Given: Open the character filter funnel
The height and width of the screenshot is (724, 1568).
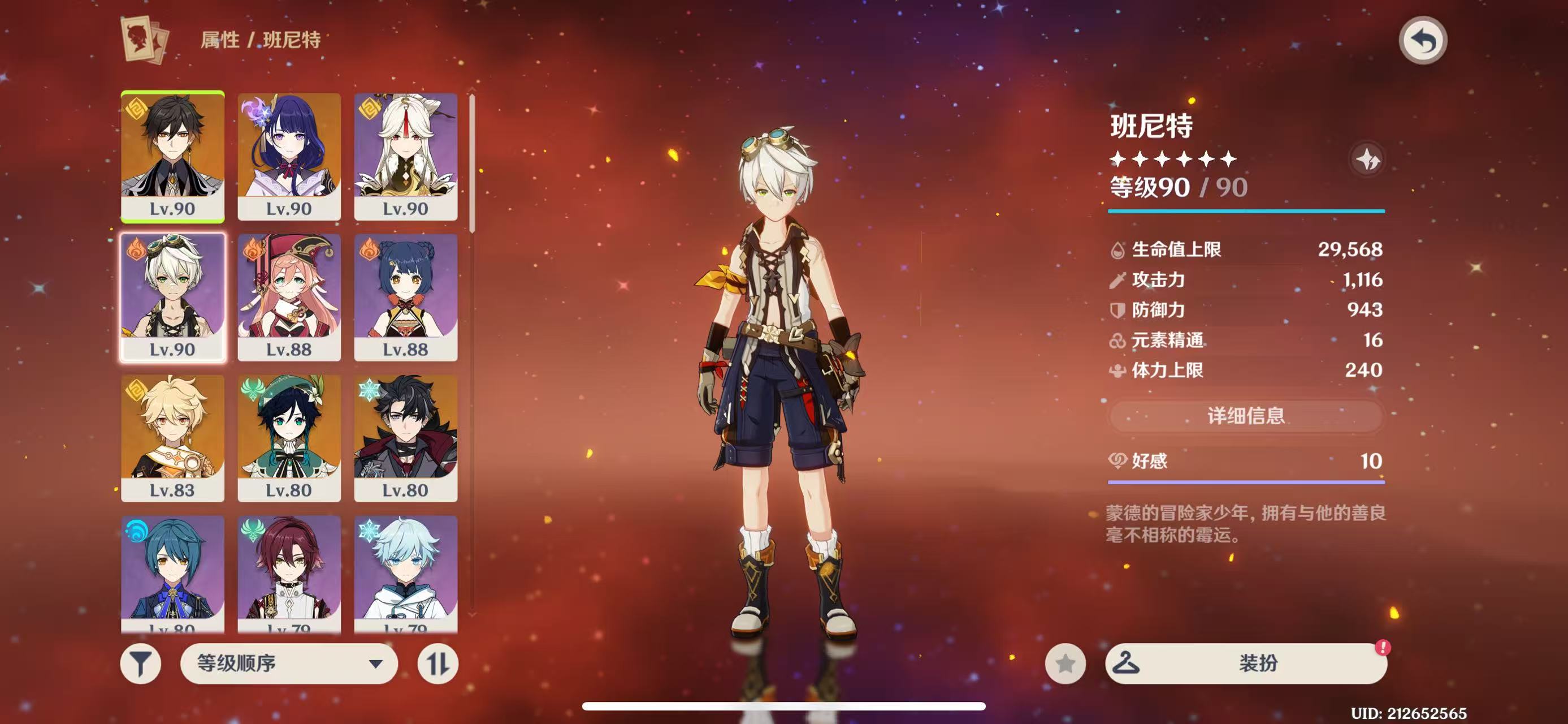Looking at the screenshot, I should (x=141, y=663).
